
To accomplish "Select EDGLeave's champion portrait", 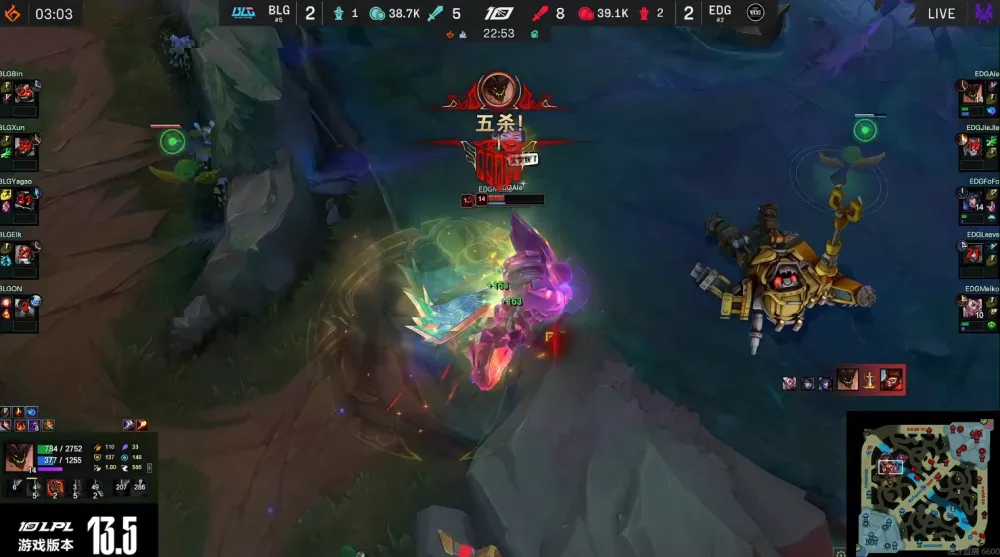I will [973, 253].
